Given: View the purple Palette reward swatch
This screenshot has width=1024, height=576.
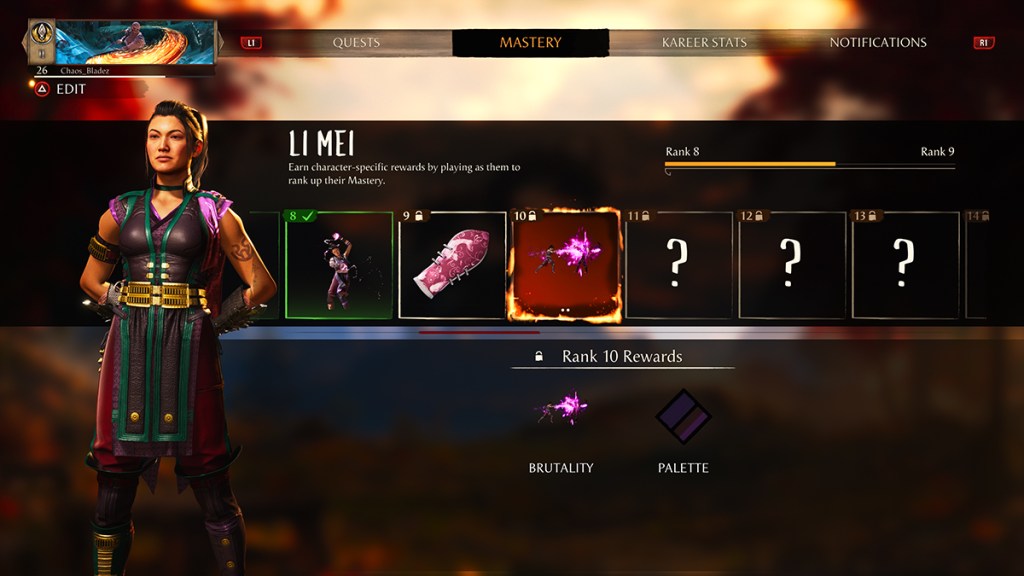Looking at the screenshot, I should (683, 416).
